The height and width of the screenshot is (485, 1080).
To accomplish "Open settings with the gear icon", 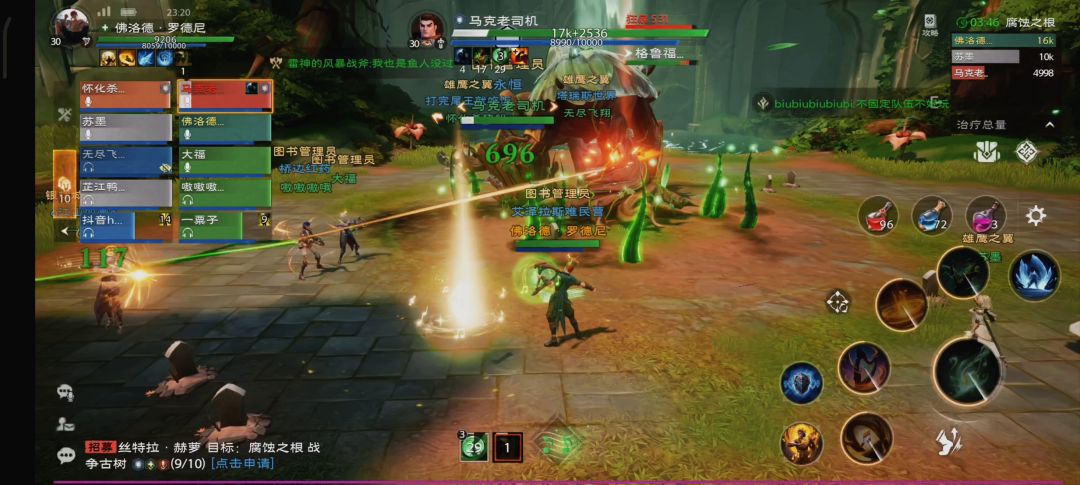I will (x=1036, y=215).
